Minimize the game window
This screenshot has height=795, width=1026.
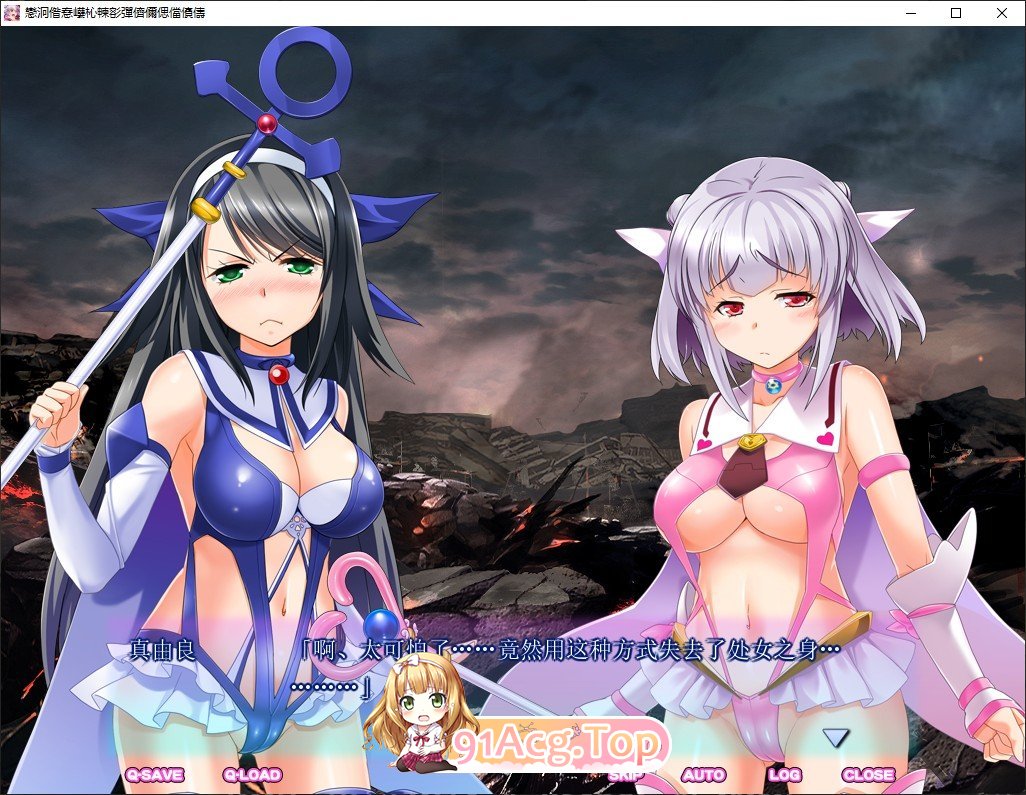pos(910,13)
